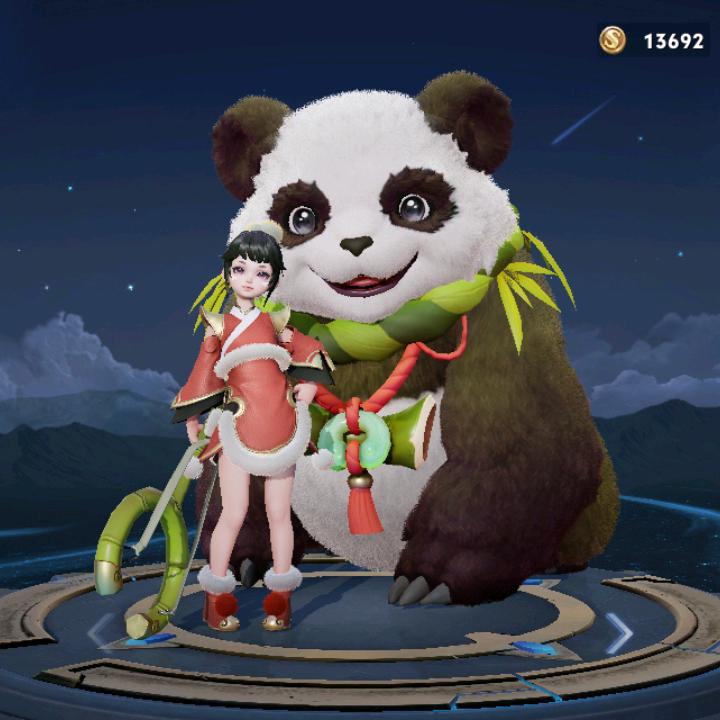The width and height of the screenshot is (720, 720).
Task: Show the next hero with the right arrow
Action: 619,632
